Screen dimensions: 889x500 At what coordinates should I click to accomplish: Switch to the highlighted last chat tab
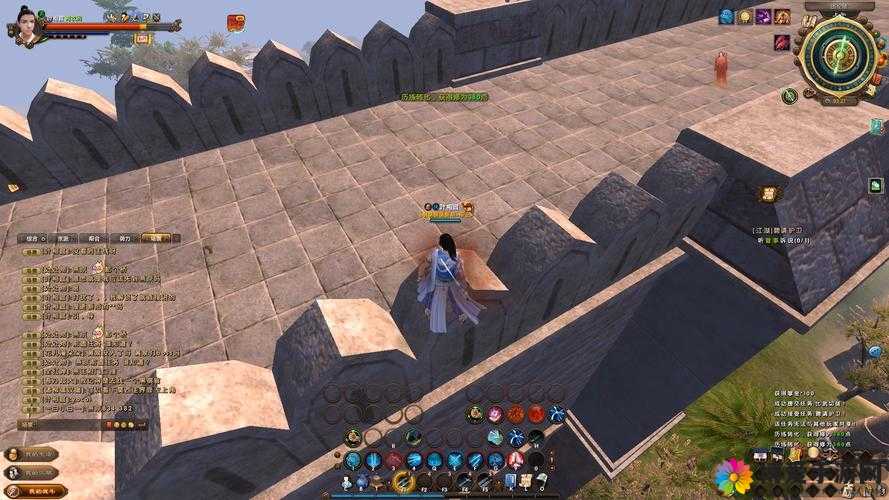(156, 238)
